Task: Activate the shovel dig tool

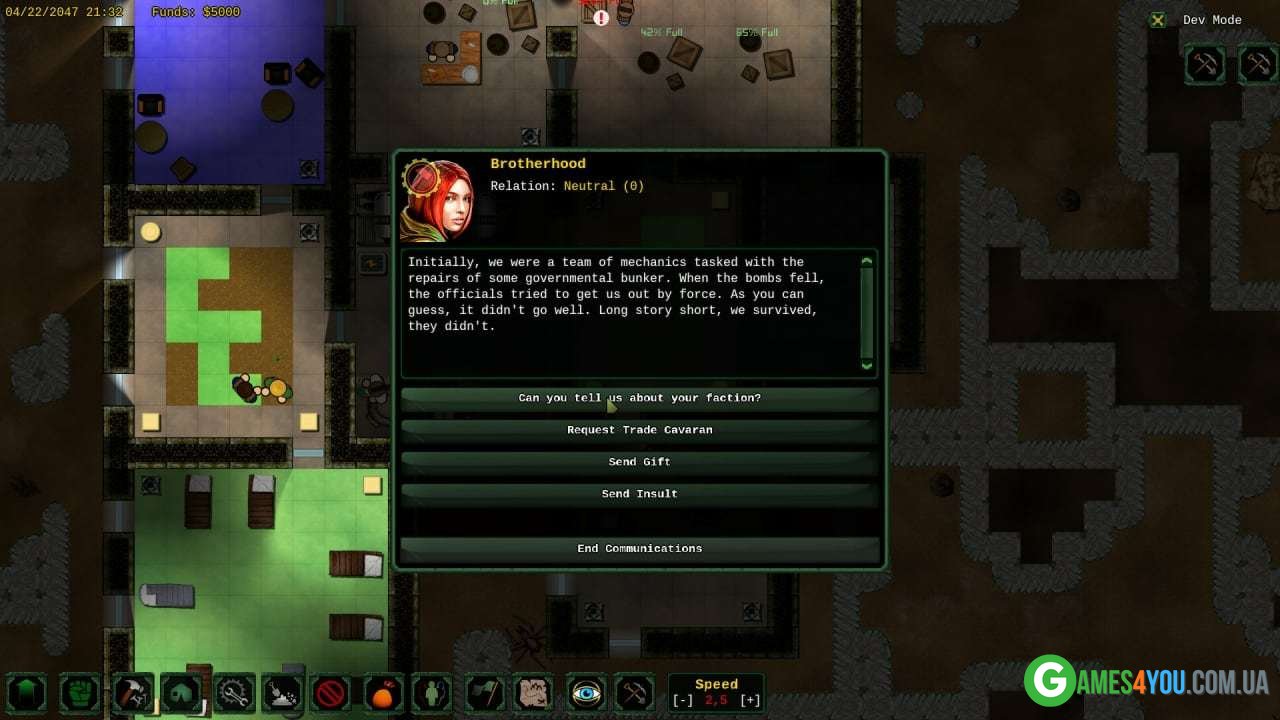Action: [282, 692]
